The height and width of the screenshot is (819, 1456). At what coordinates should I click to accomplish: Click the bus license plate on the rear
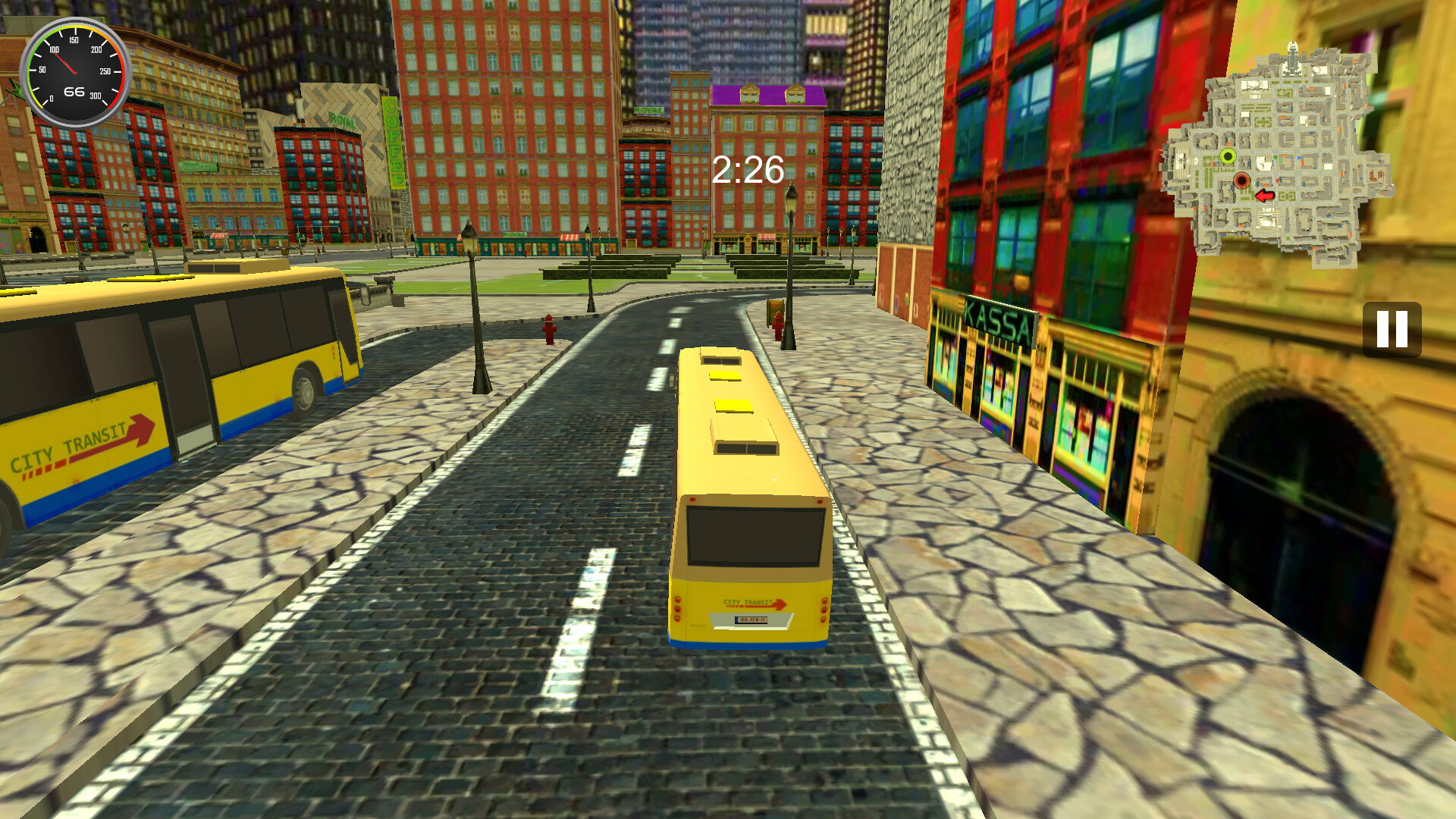pos(752,620)
